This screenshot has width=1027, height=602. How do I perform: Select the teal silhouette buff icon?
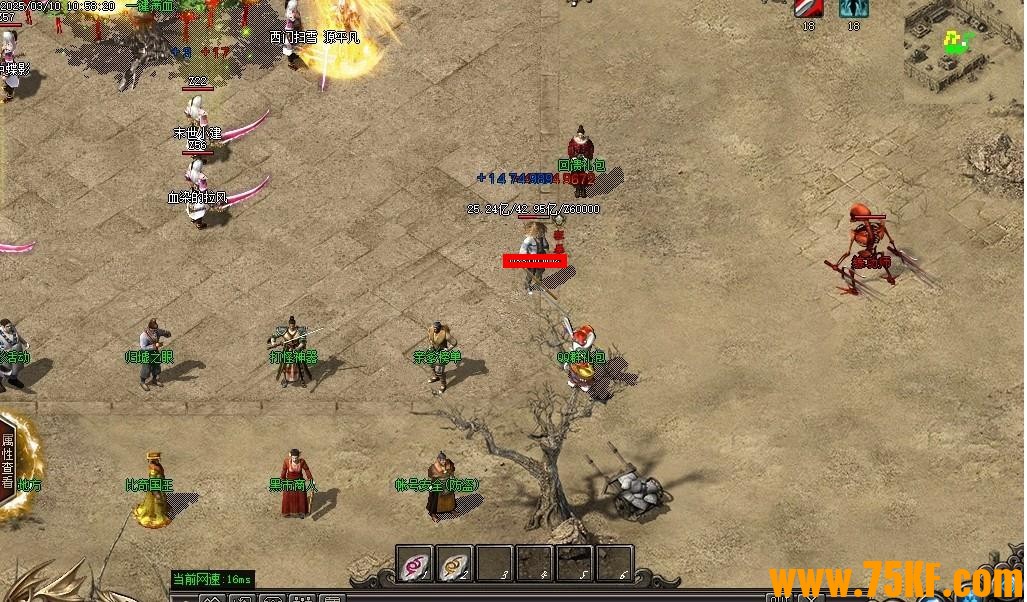(853, 8)
